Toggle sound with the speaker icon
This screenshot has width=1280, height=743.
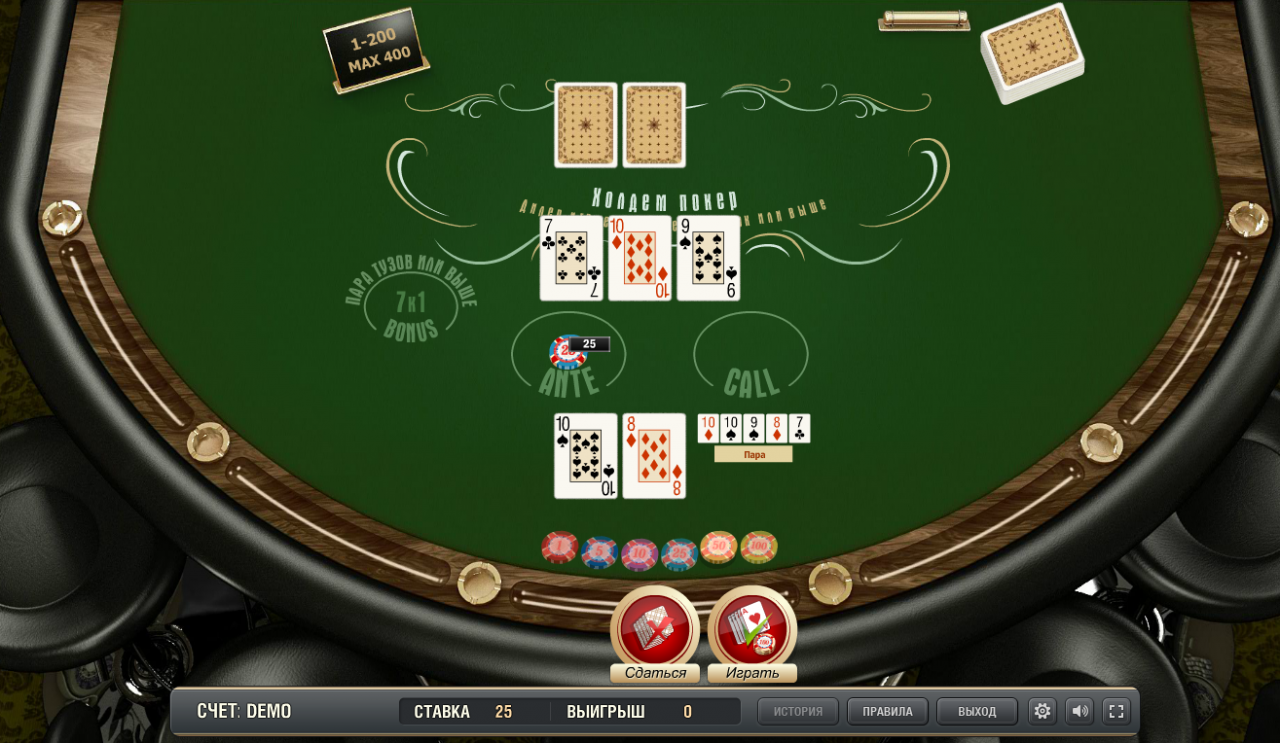[1079, 711]
